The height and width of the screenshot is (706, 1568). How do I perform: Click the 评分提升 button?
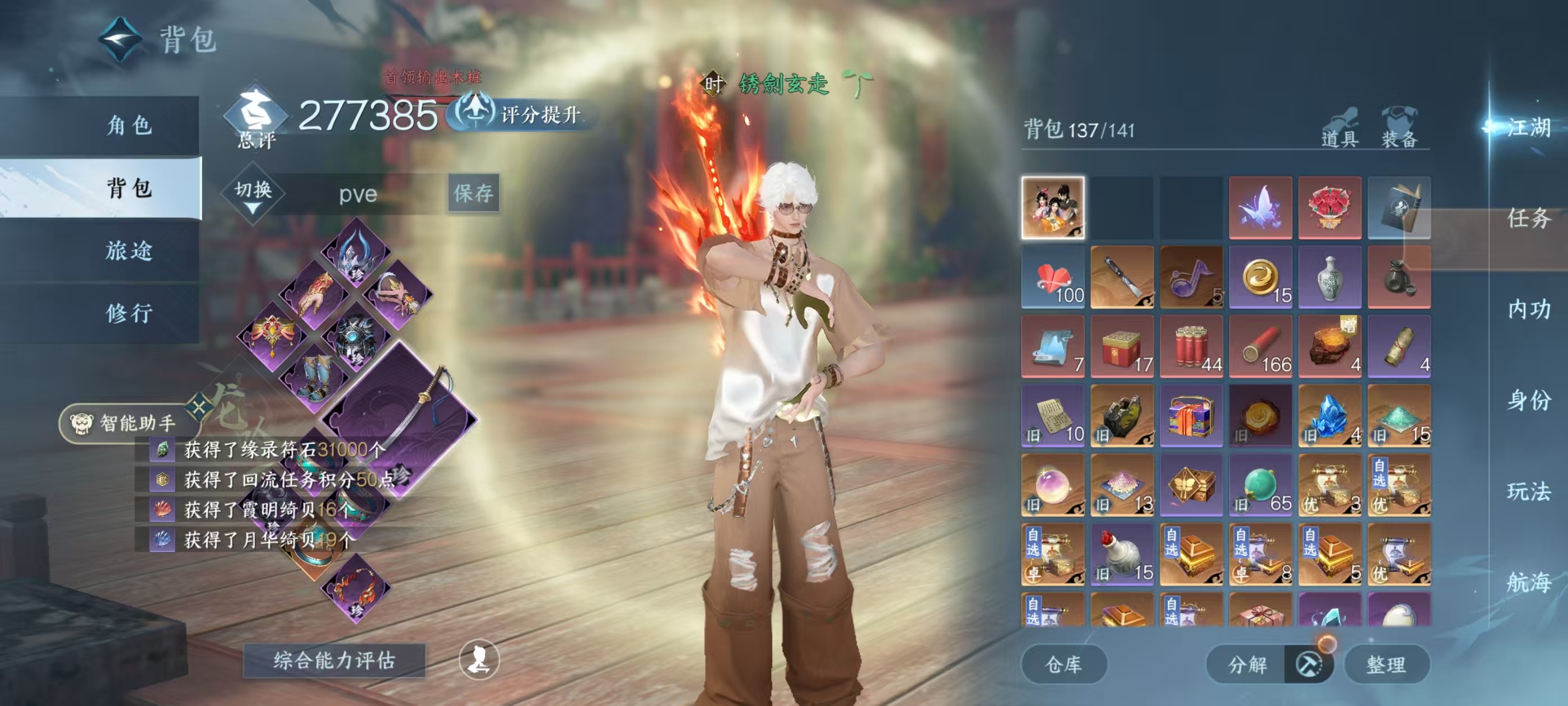pos(524,114)
